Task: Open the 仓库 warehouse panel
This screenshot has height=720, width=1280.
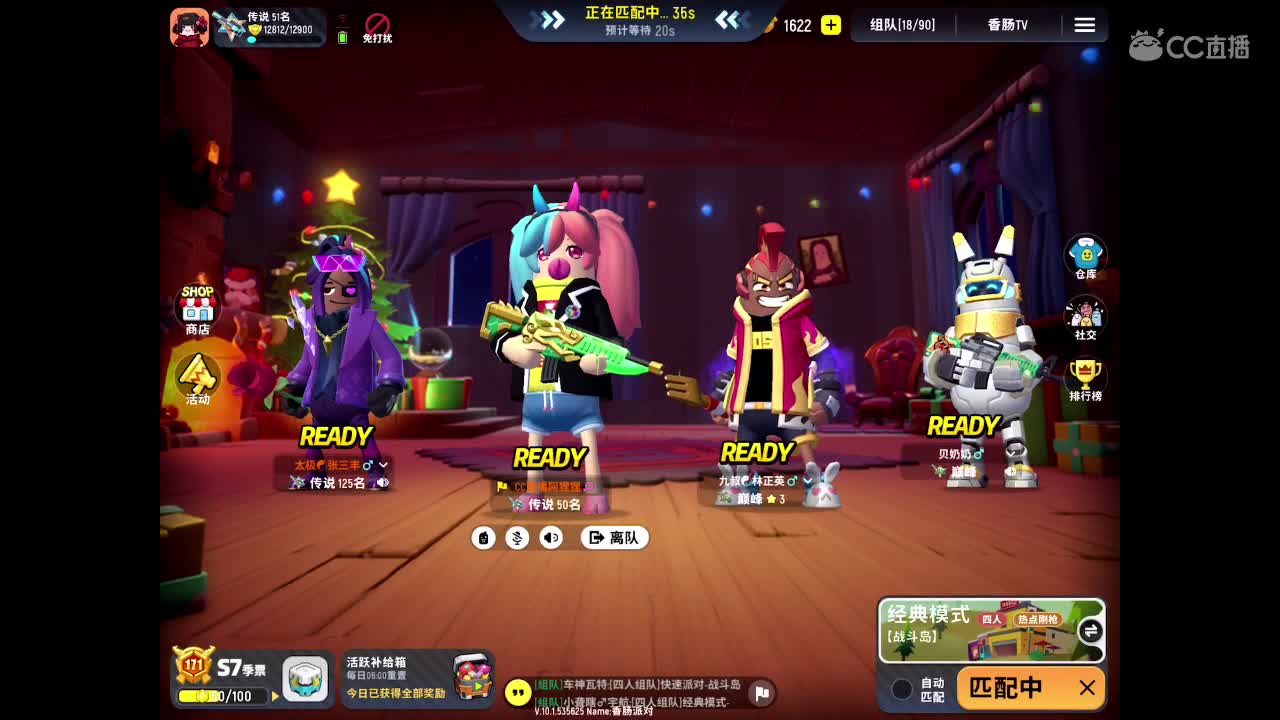Action: tap(1085, 253)
